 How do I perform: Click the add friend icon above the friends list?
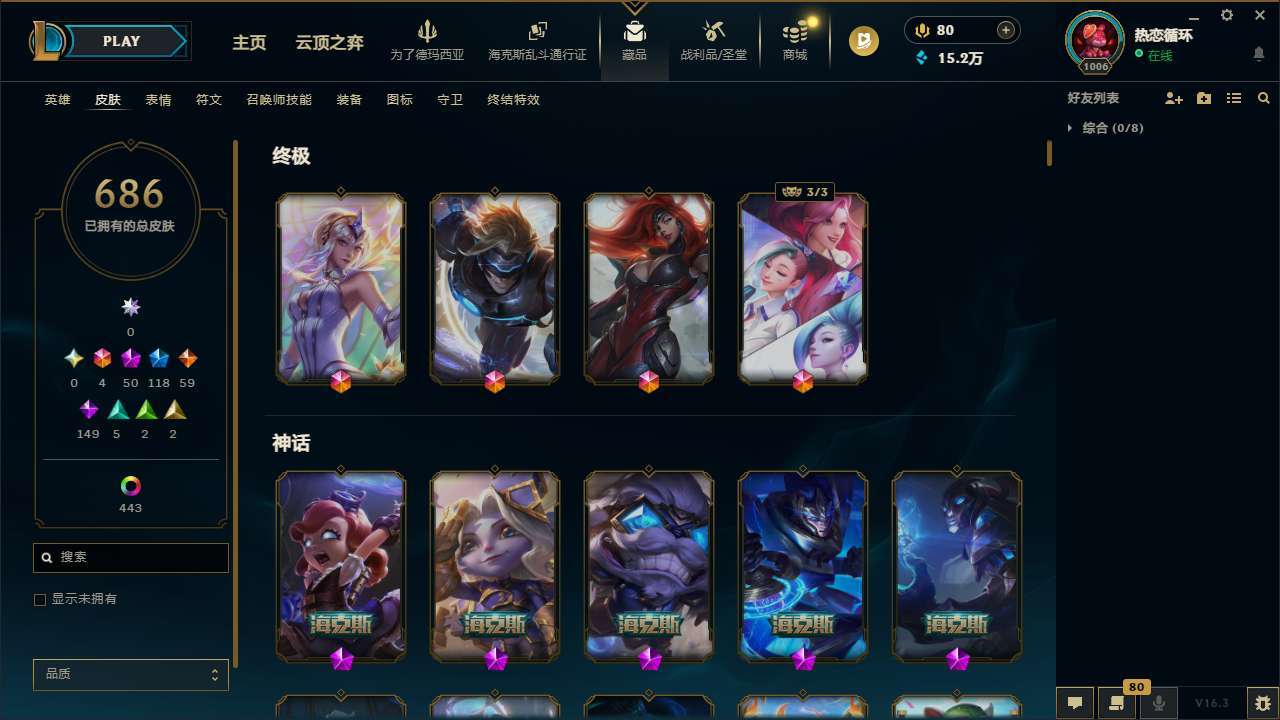coord(1172,98)
